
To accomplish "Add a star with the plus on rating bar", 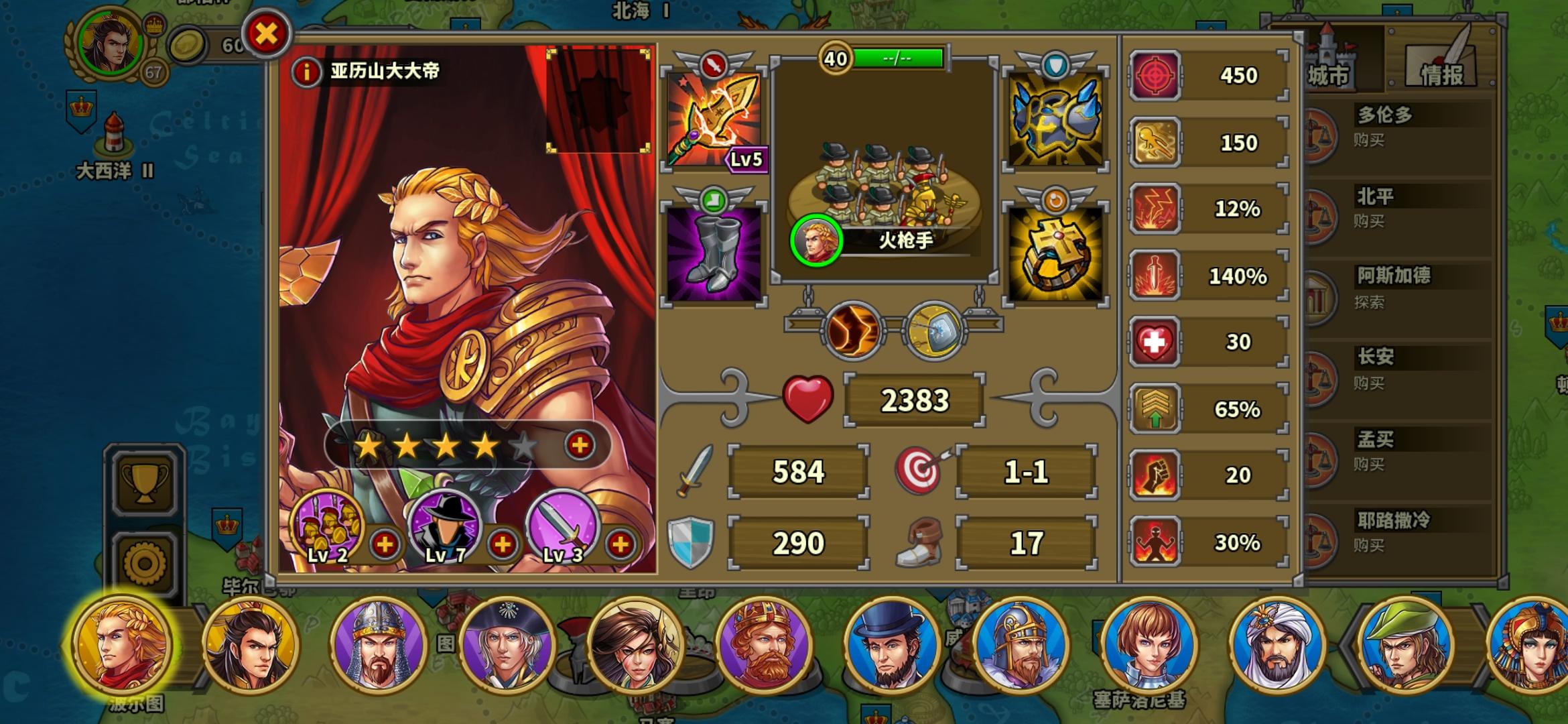I will (580, 445).
